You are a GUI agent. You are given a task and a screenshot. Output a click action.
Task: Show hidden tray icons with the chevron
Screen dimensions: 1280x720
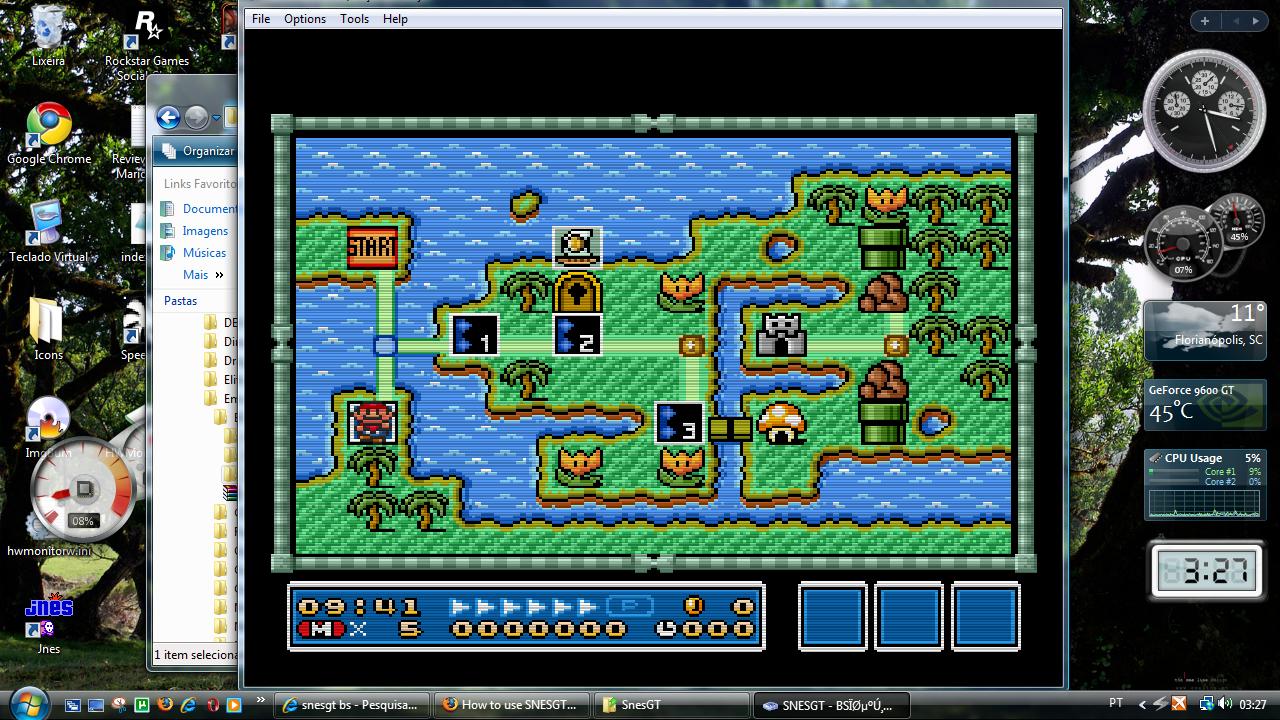[1142, 704]
